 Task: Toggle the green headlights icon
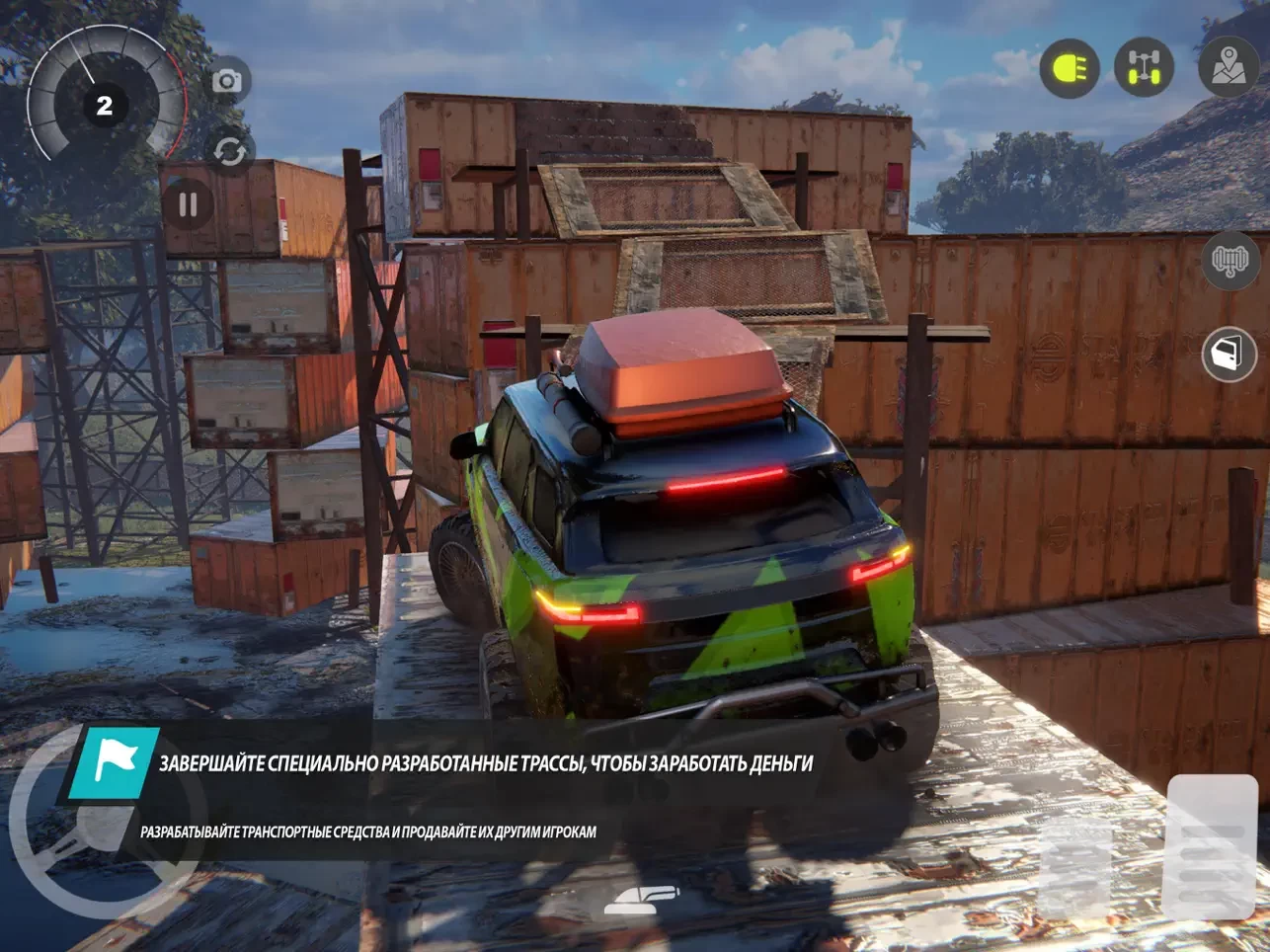[x=1070, y=68]
